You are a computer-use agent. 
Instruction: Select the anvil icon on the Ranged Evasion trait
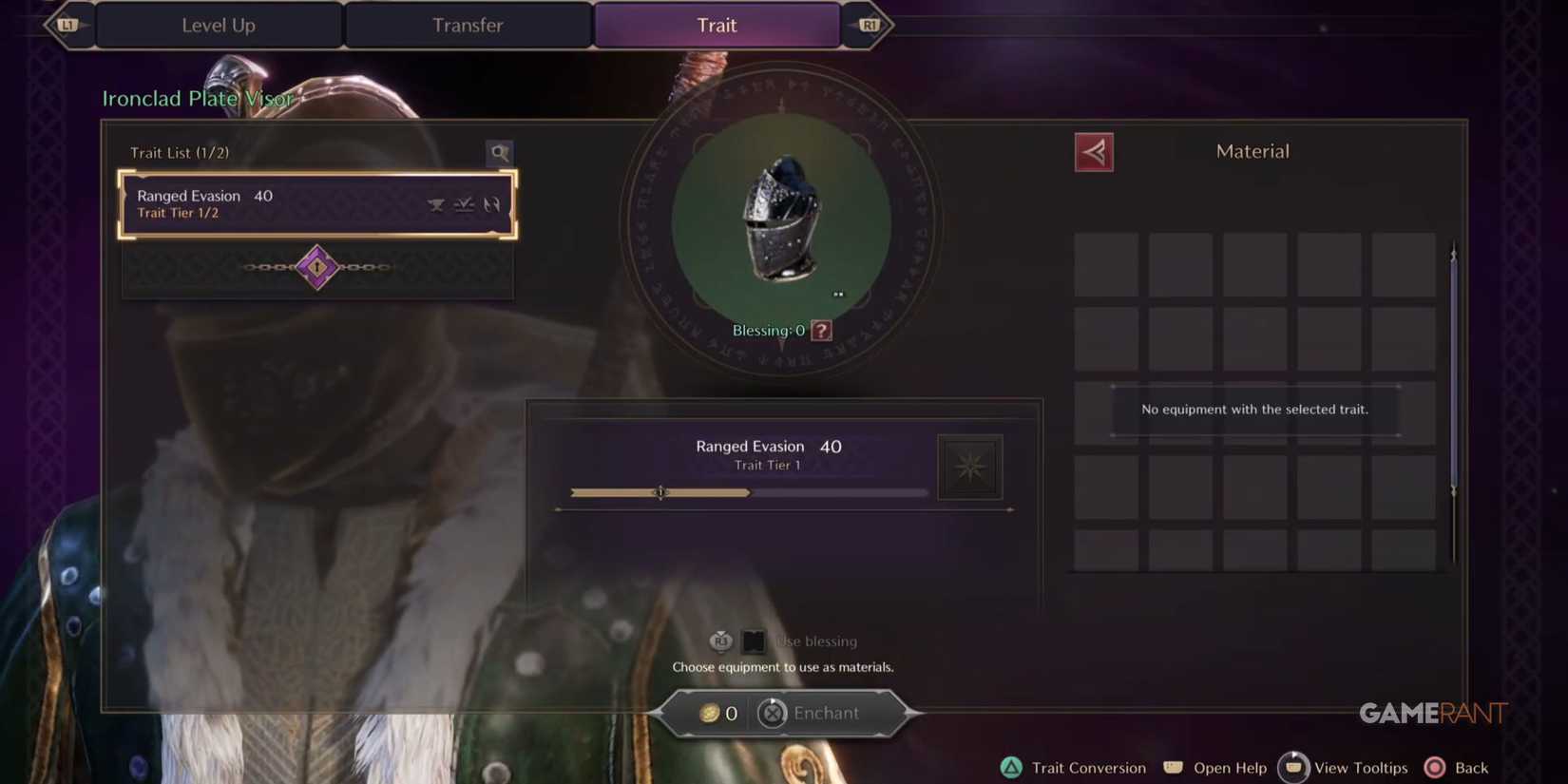point(436,203)
